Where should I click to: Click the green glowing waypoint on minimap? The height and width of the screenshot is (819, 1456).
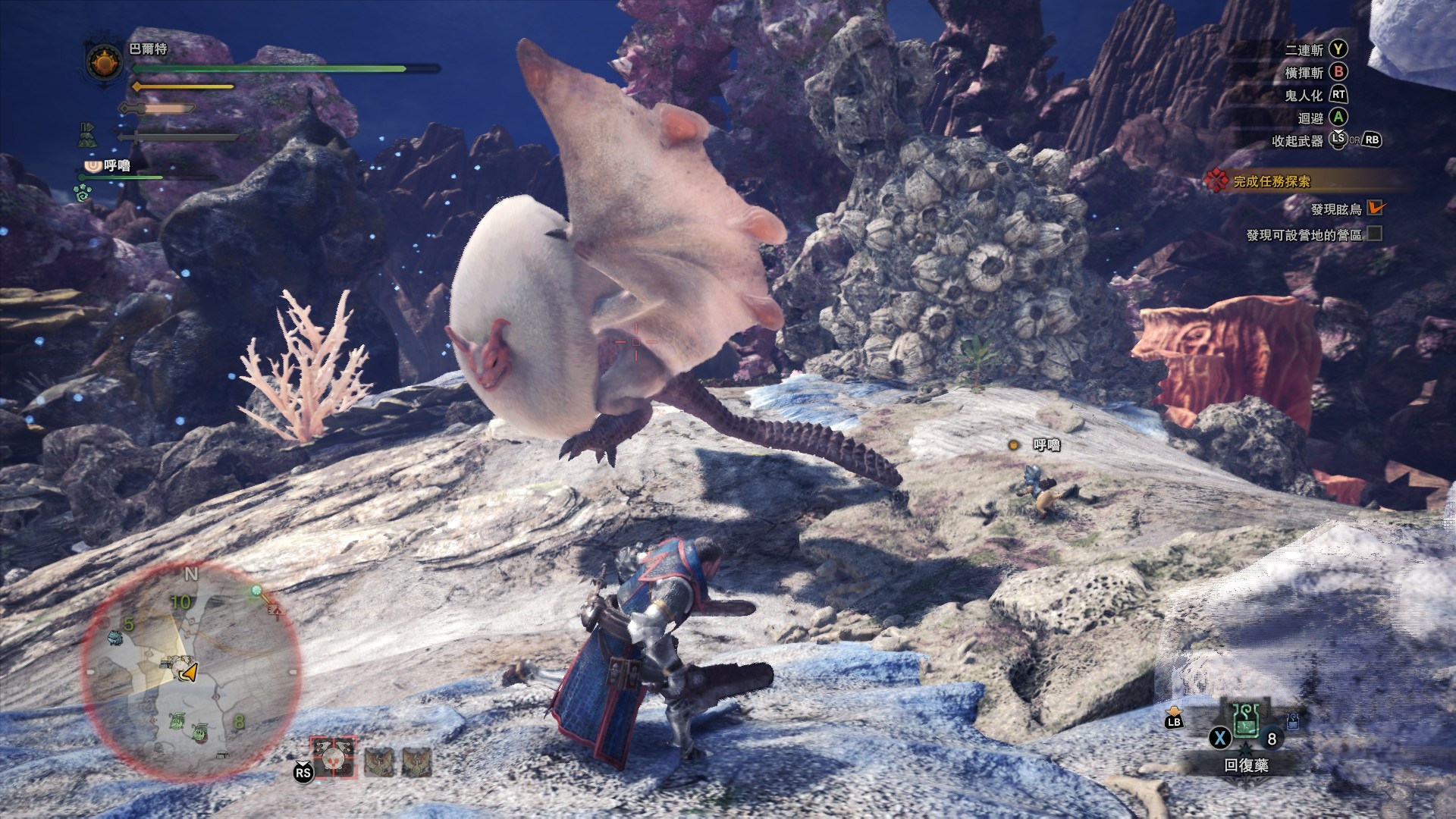coord(257,590)
